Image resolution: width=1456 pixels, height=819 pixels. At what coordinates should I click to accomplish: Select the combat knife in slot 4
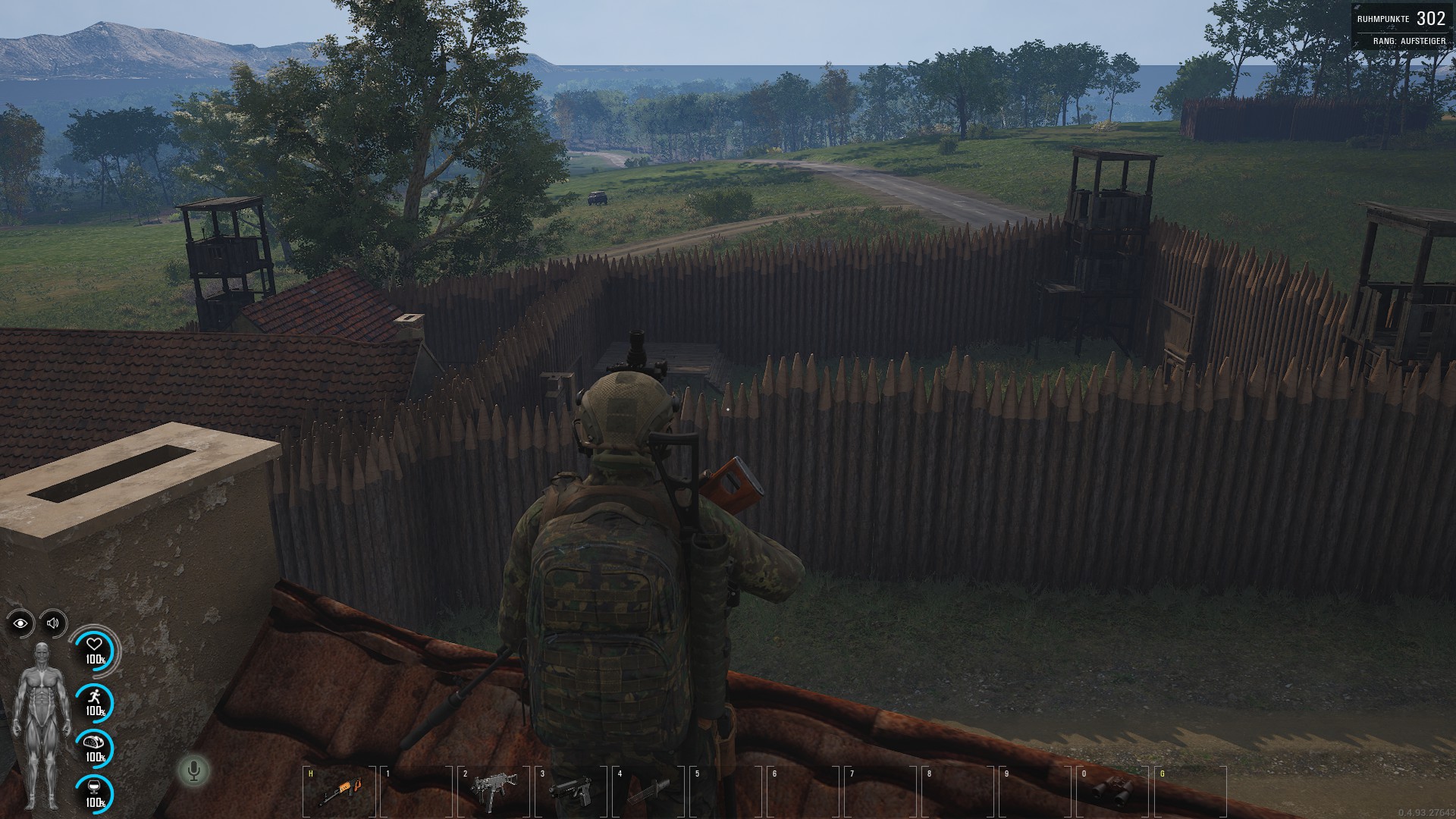pyautogui.click(x=649, y=791)
